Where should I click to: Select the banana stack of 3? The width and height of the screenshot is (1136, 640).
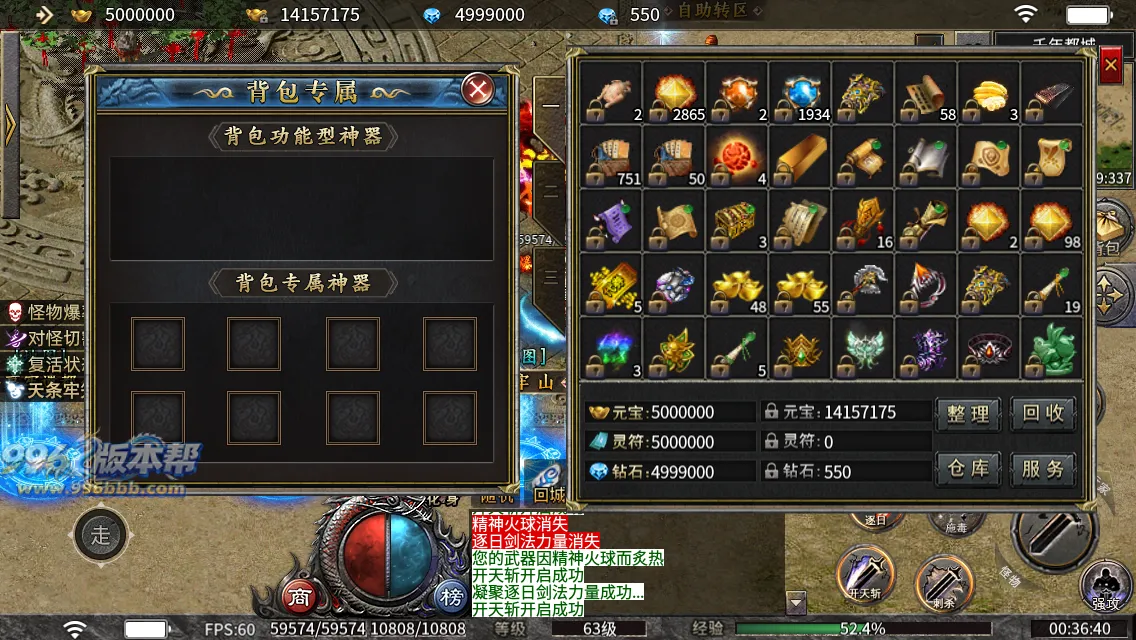pos(989,93)
